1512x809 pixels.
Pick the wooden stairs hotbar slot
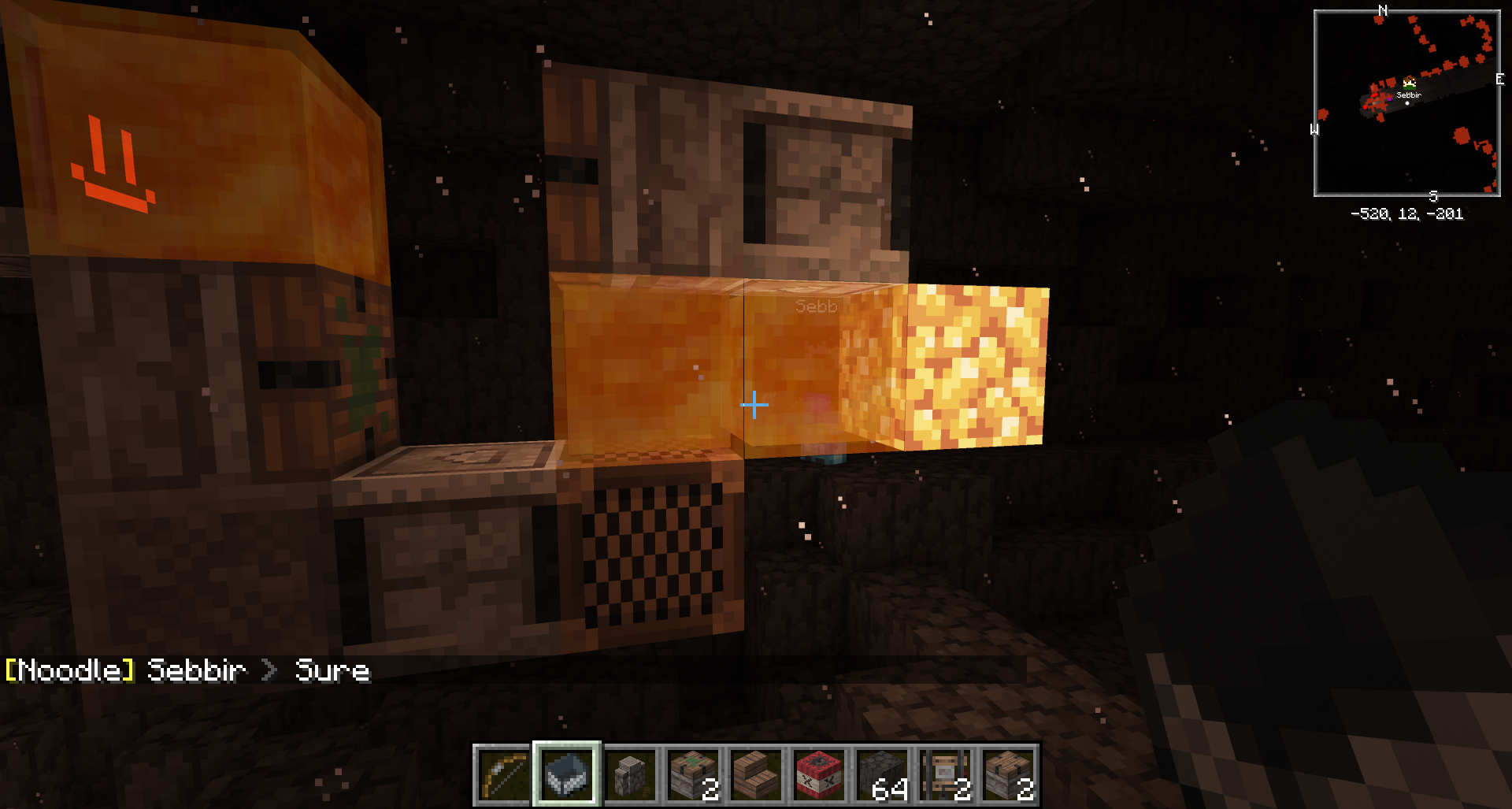[756, 774]
